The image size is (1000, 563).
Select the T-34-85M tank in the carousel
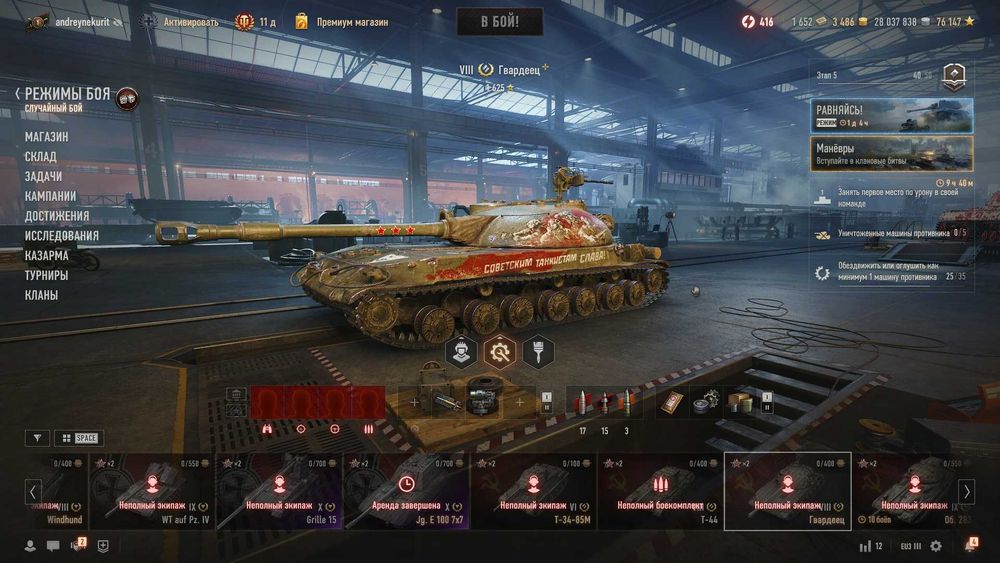533,490
